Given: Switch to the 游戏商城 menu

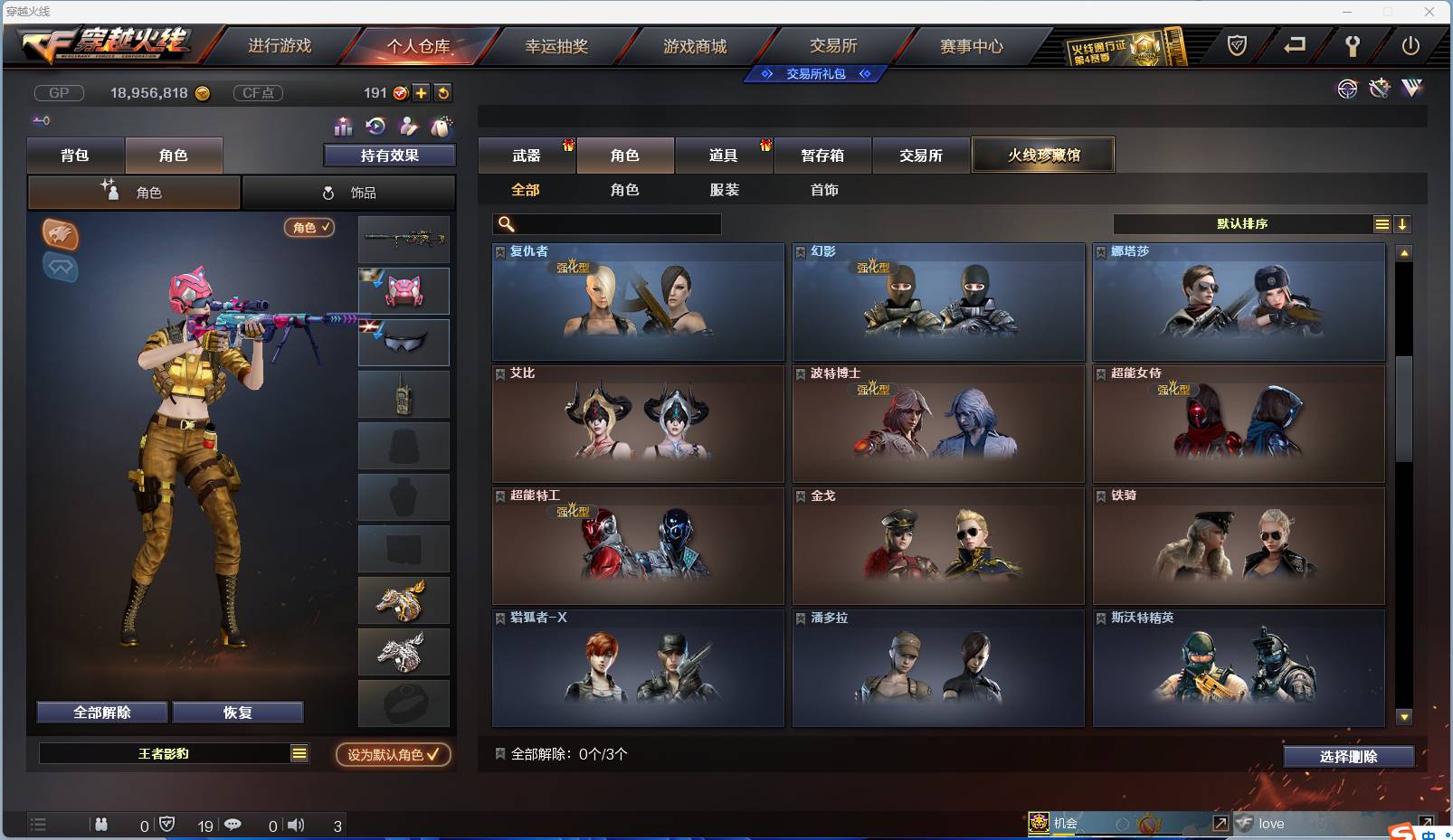Looking at the screenshot, I should click(x=697, y=45).
